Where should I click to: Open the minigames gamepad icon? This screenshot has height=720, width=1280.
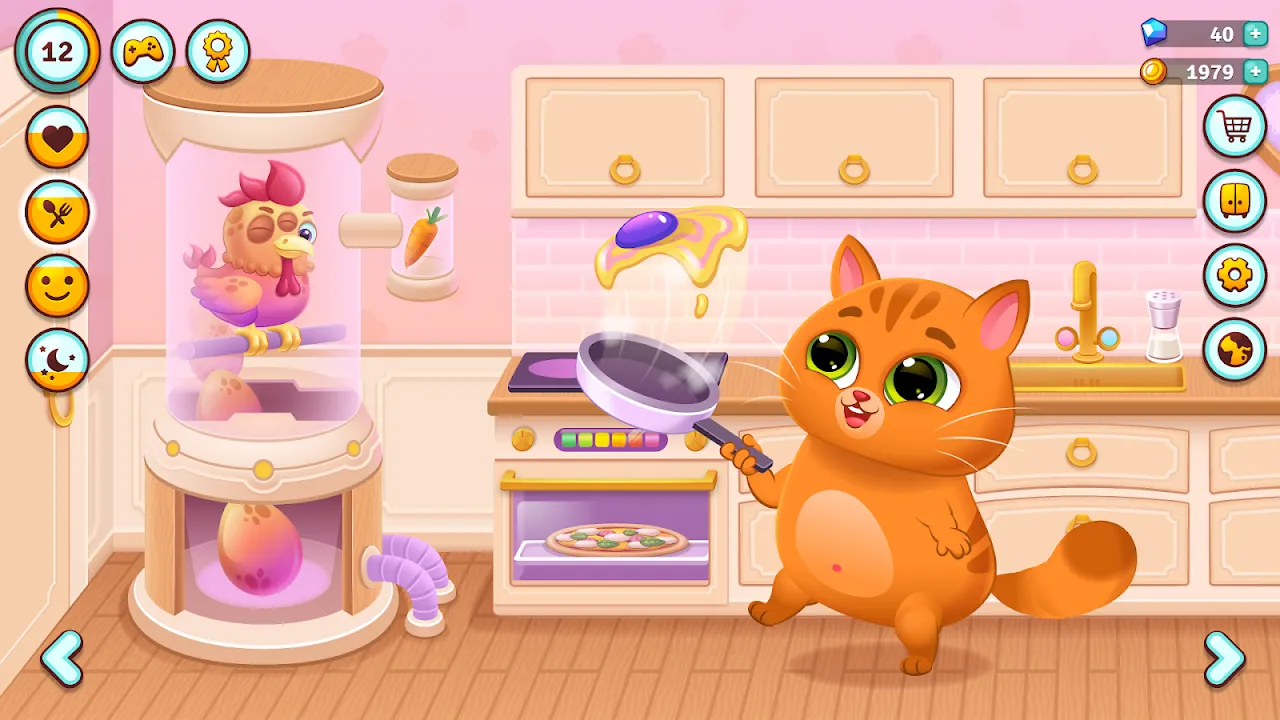pyautogui.click(x=144, y=50)
